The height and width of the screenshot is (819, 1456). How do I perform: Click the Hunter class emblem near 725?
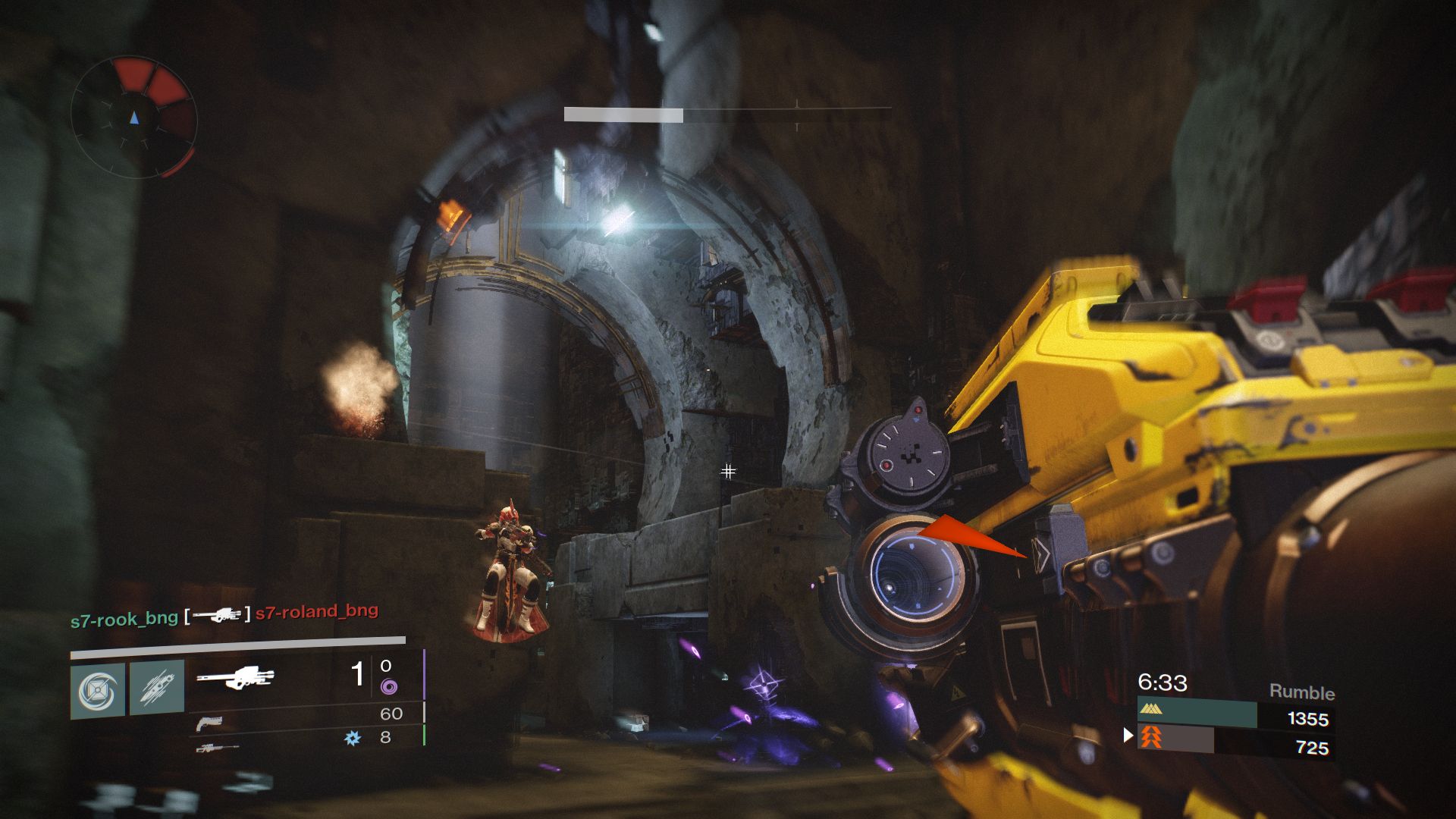(x=1153, y=738)
